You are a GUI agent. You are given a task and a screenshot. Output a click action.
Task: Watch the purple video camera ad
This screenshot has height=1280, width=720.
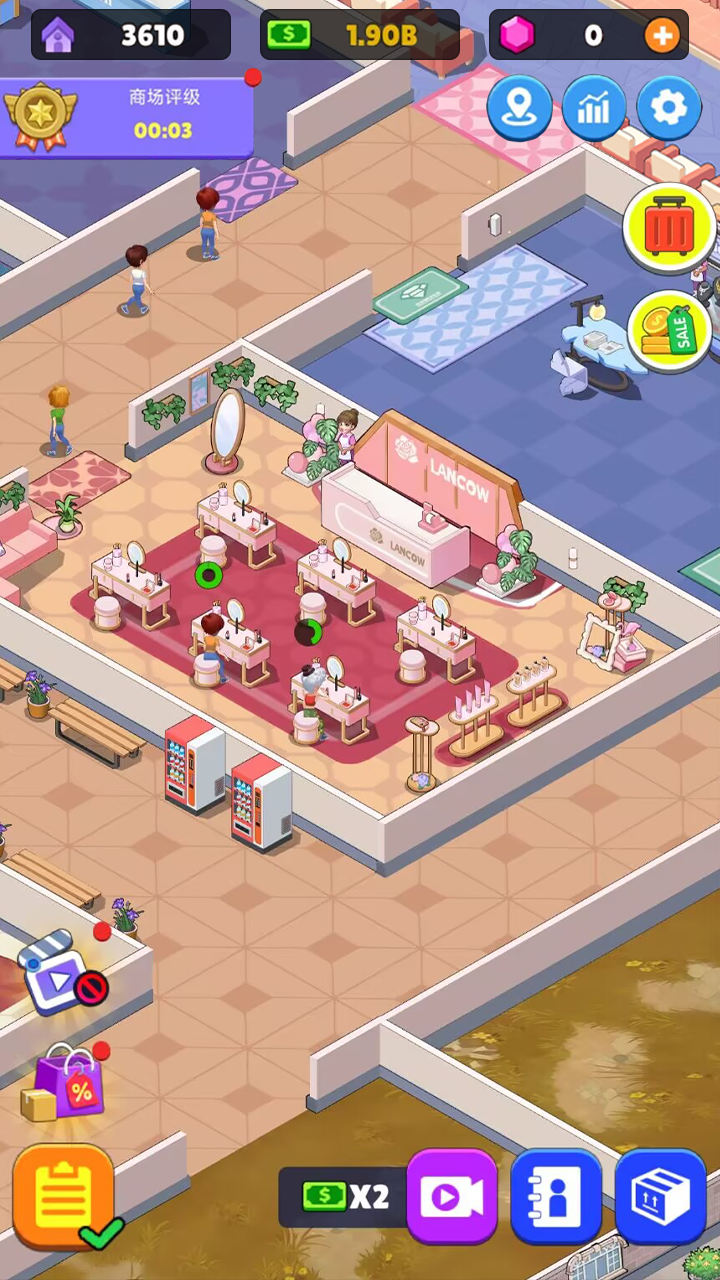[x=452, y=1196]
